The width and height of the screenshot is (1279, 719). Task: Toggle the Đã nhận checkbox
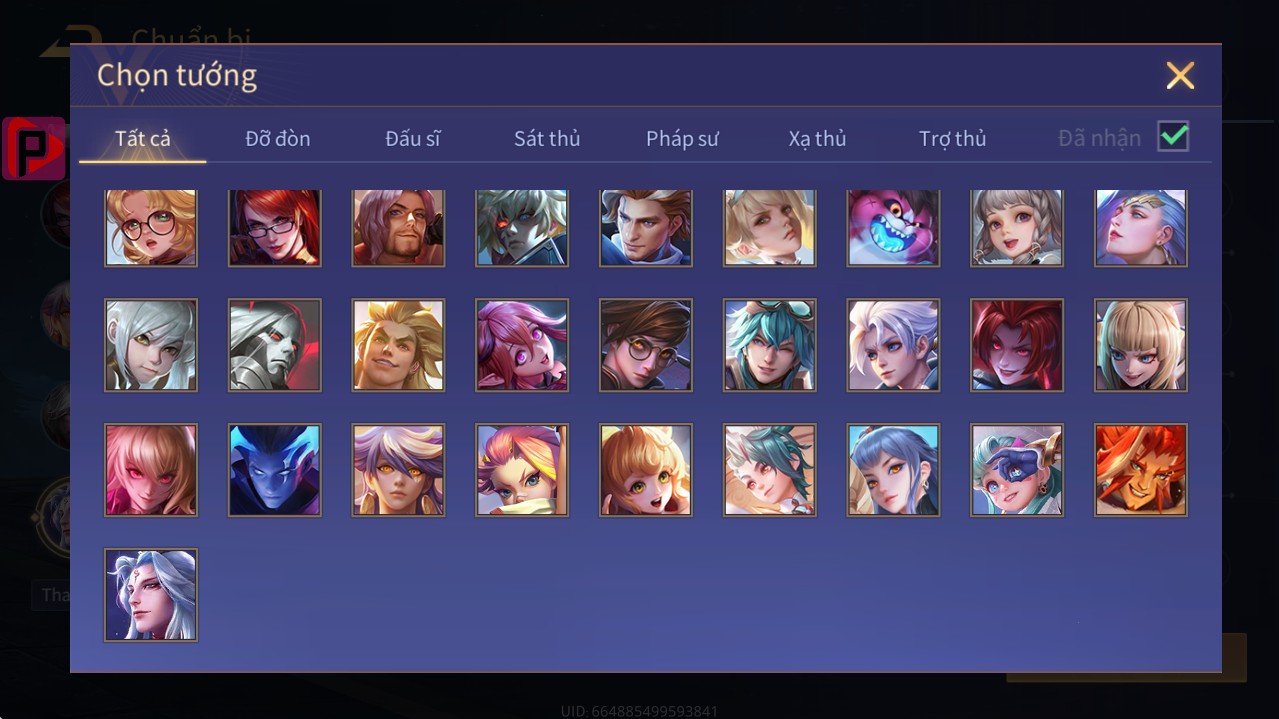pos(1173,137)
